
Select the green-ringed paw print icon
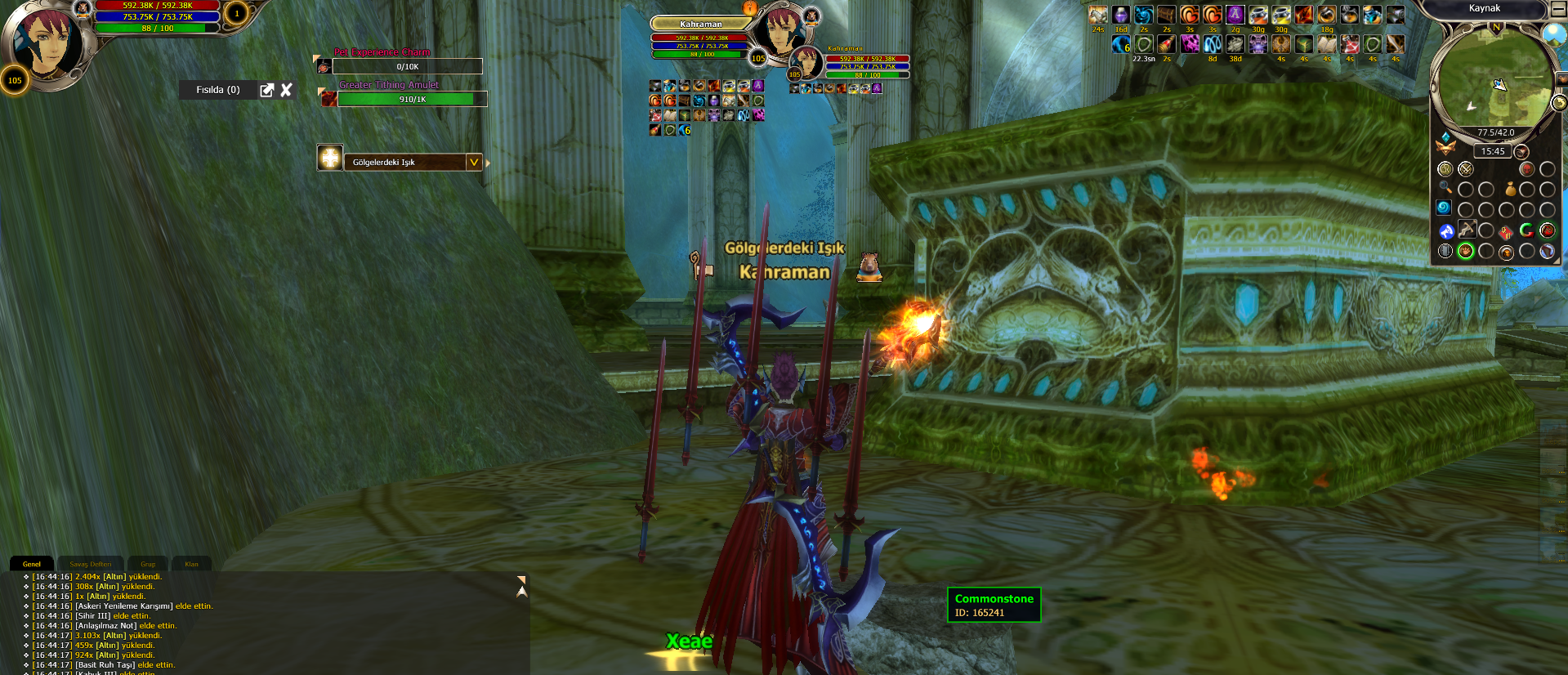tap(1466, 251)
